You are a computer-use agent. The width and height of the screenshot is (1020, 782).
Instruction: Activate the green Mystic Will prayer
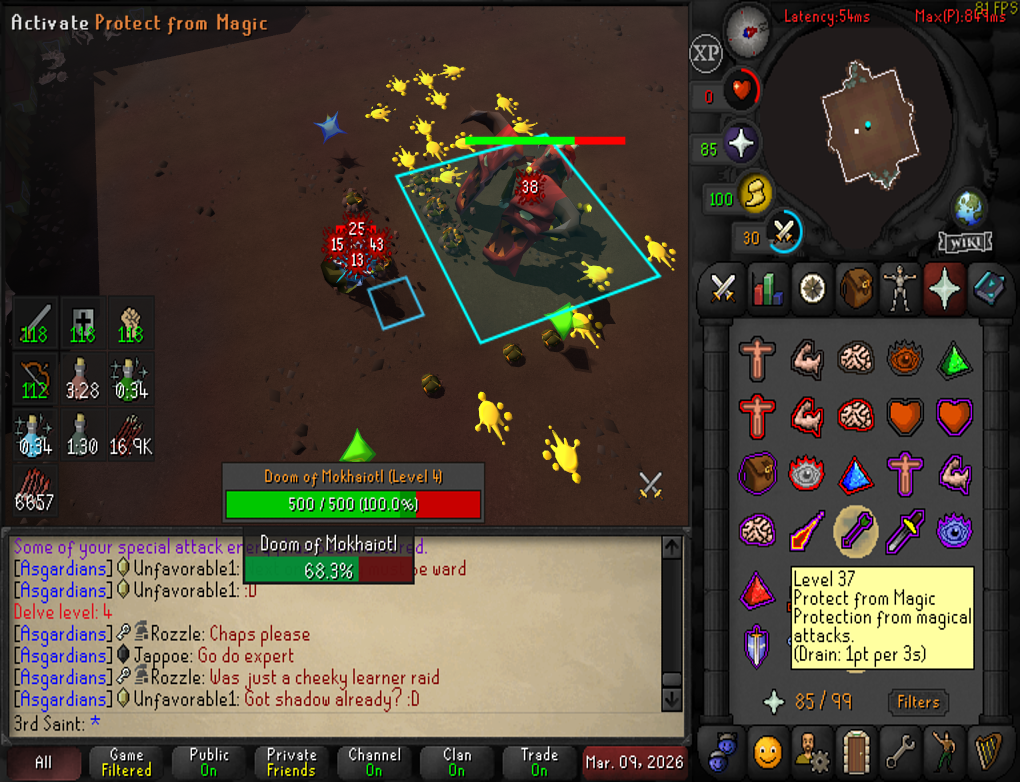coord(953,358)
